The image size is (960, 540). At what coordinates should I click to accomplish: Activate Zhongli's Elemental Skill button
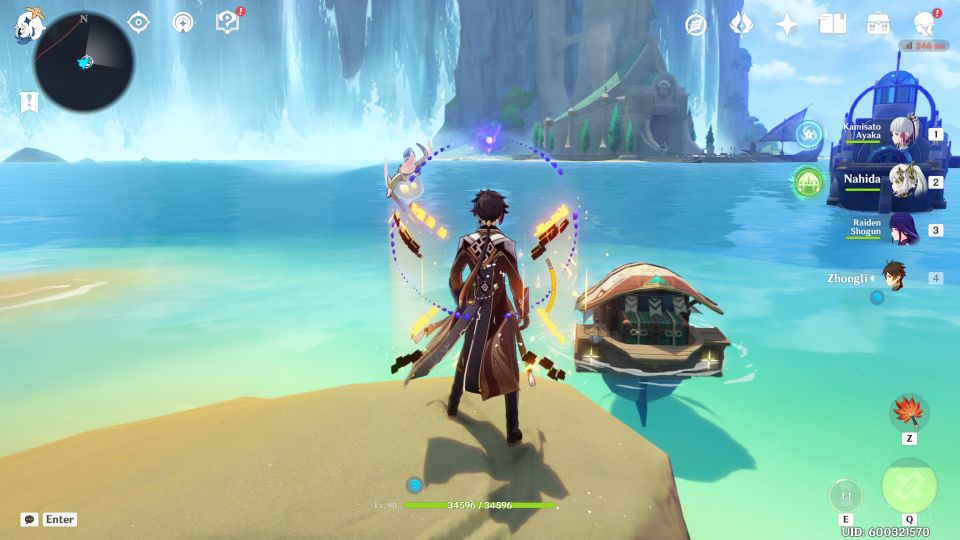(845, 495)
